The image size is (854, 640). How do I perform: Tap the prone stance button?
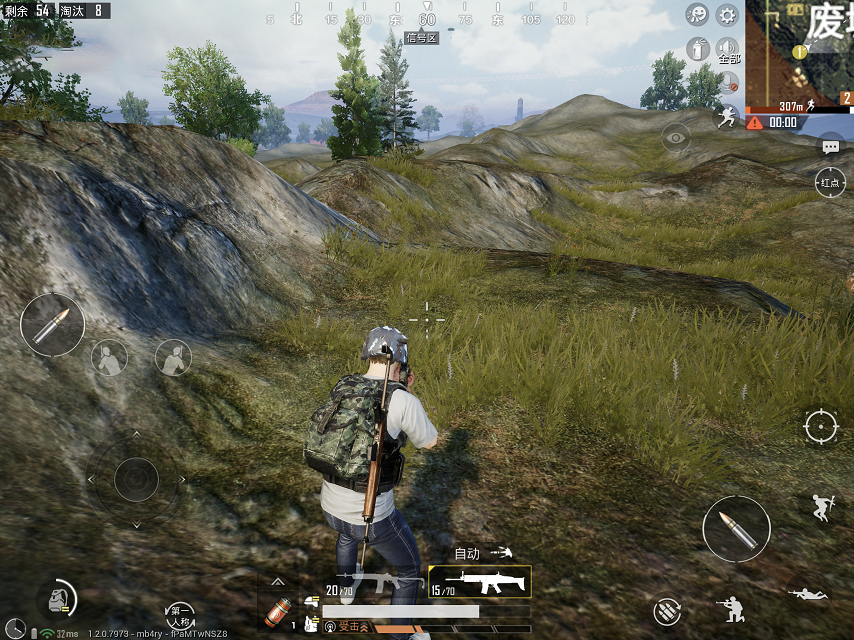click(808, 594)
